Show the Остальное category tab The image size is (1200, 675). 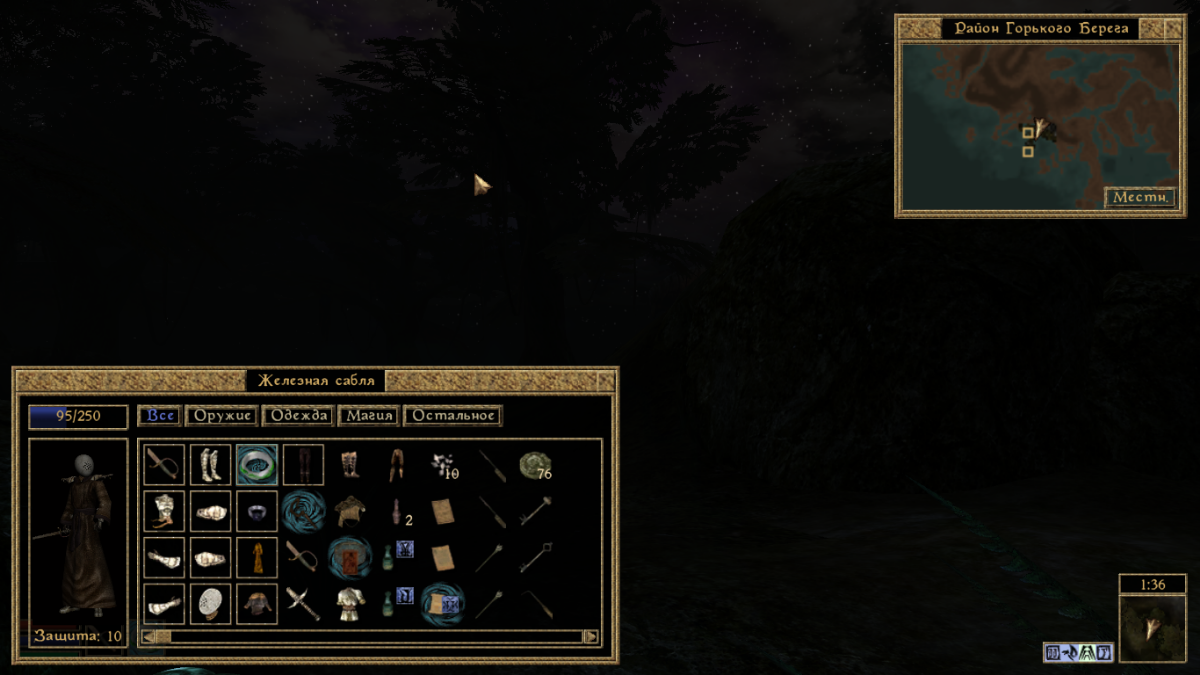tap(453, 416)
